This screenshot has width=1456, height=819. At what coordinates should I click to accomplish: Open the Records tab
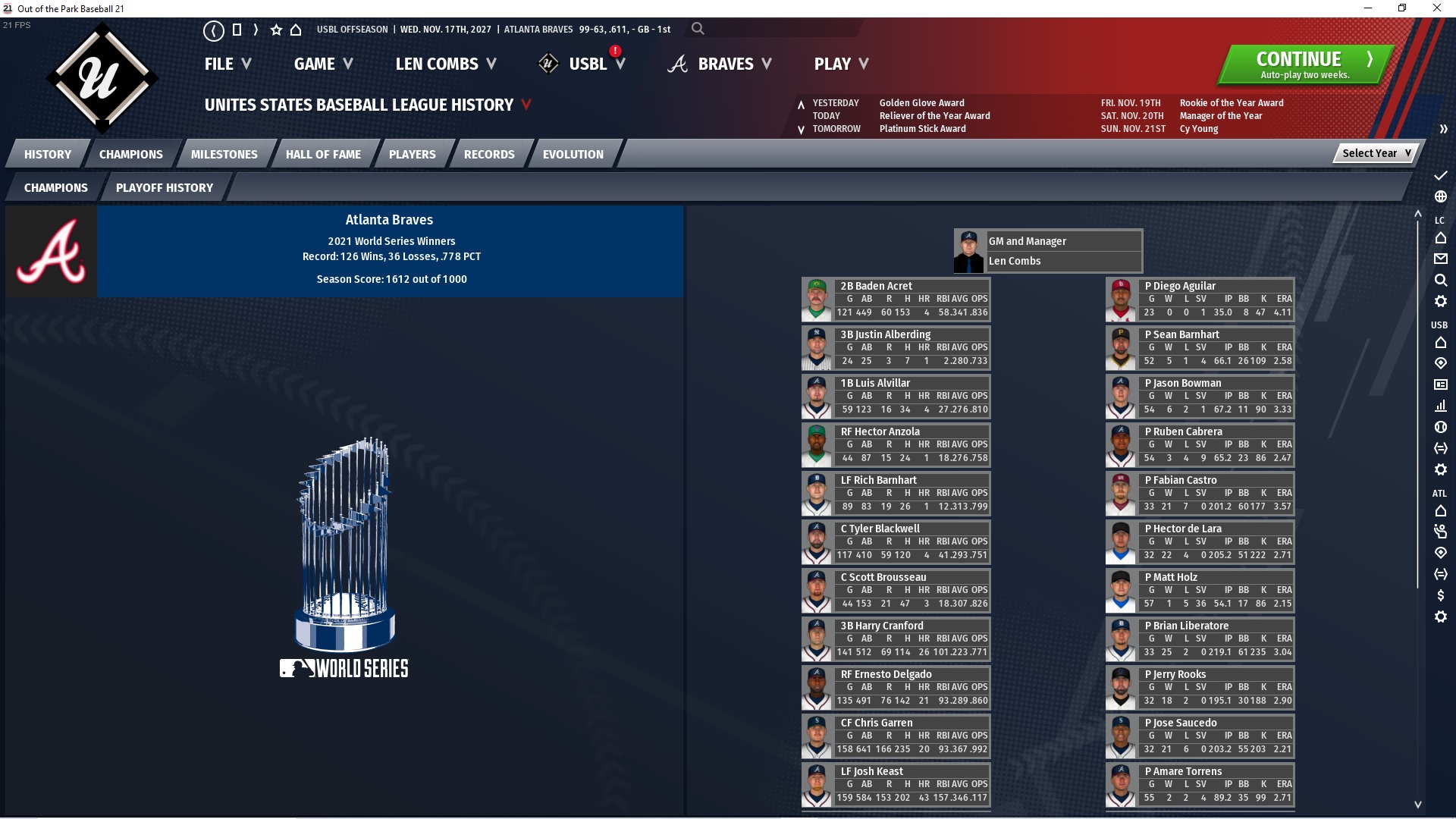[489, 154]
